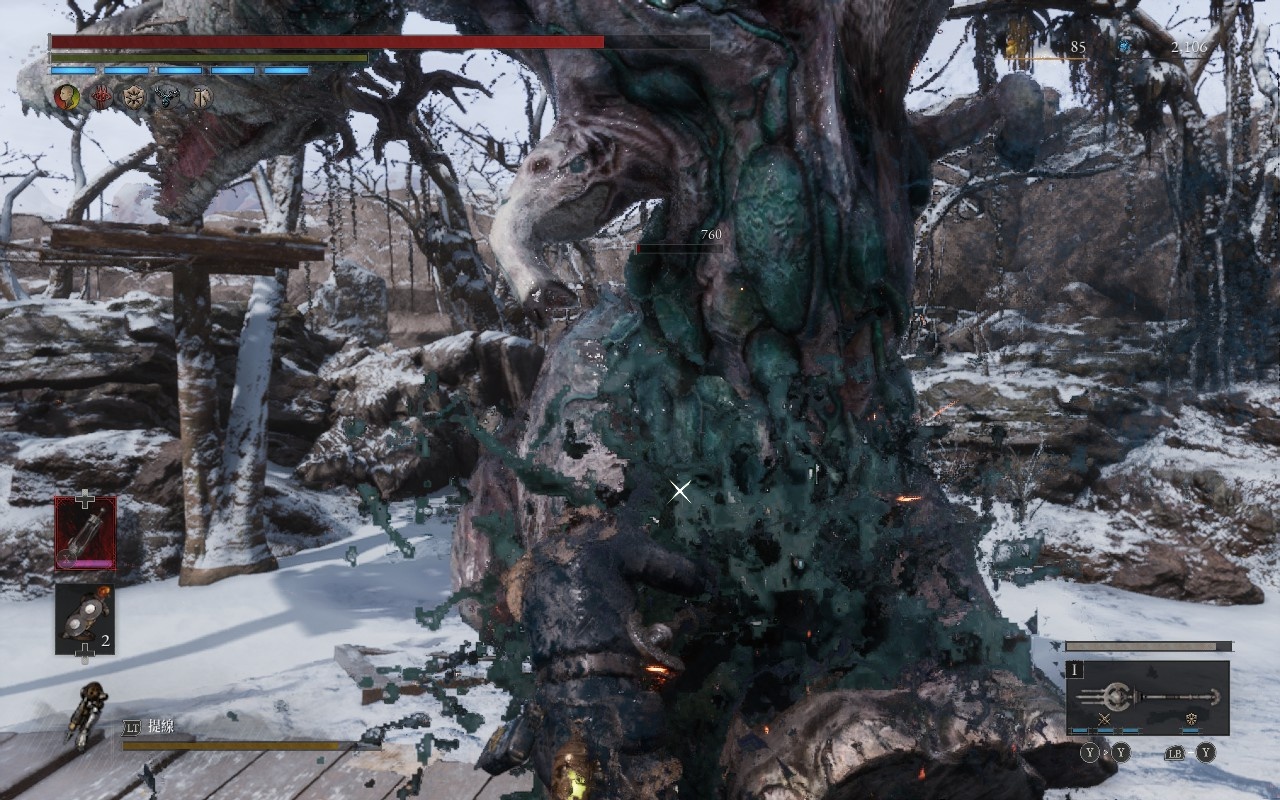The width and height of the screenshot is (1280, 800).
Task: Click the equipped weapon panel
Action: click(1148, 697)
